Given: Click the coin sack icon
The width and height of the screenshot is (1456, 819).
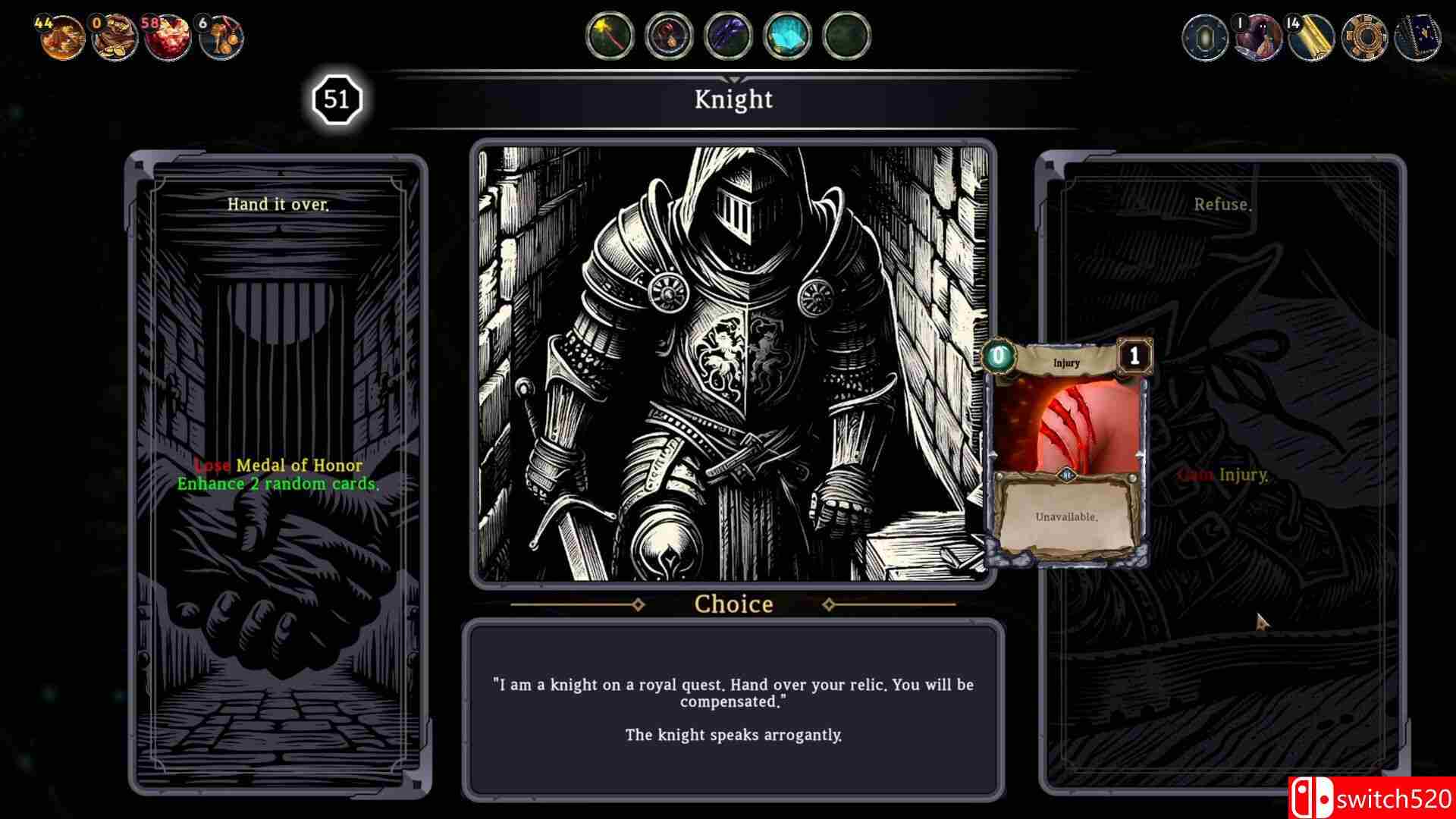Looking at the screenshot, I should [x=115, y=37].
